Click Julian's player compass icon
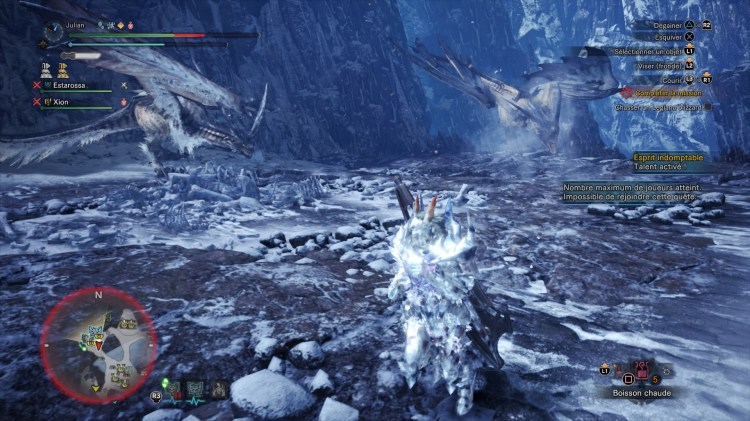Screen dimensions: 750x421 pos(53,31)
